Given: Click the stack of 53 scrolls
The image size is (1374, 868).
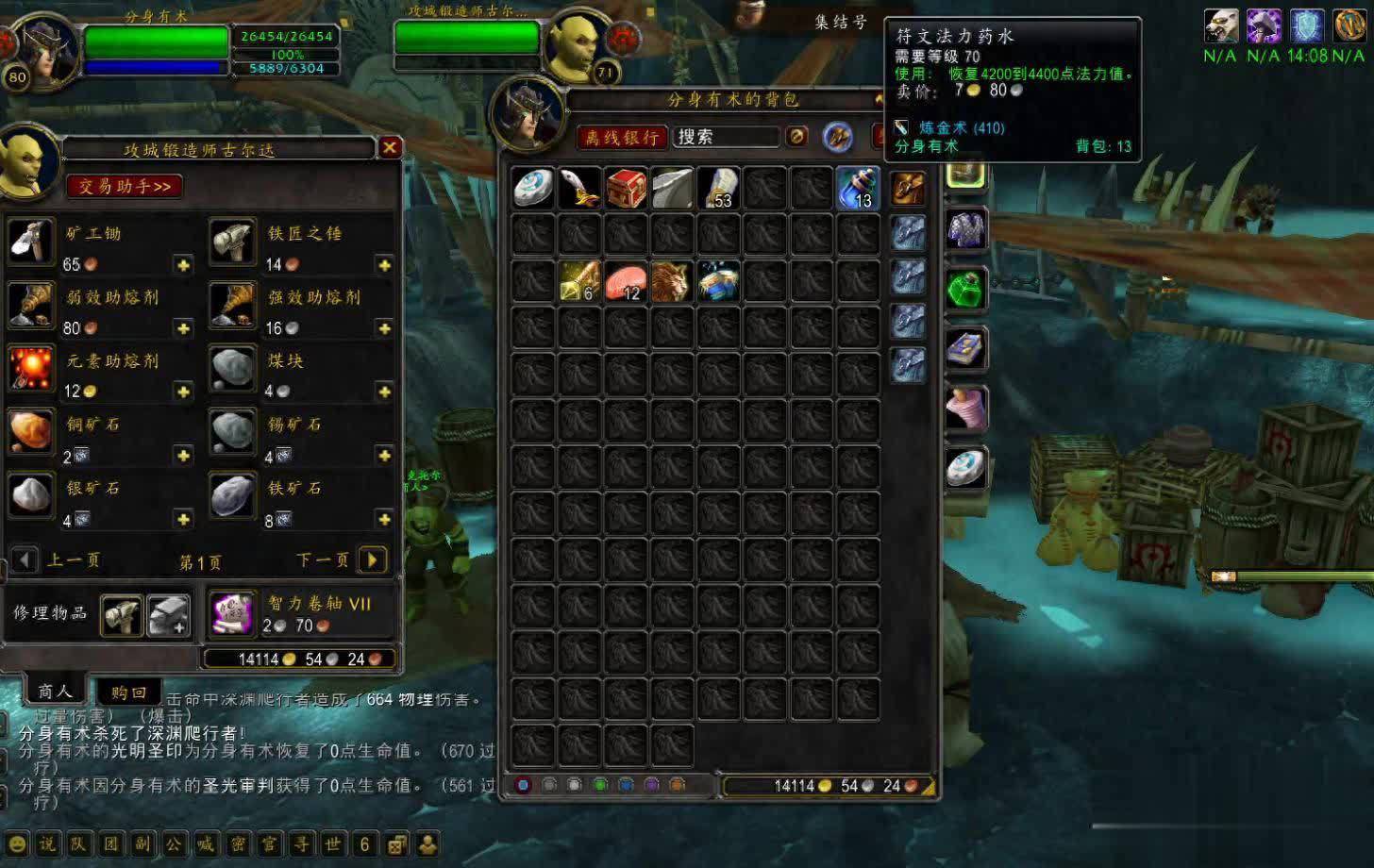Looking at the screenshot, I should point(718,188).
